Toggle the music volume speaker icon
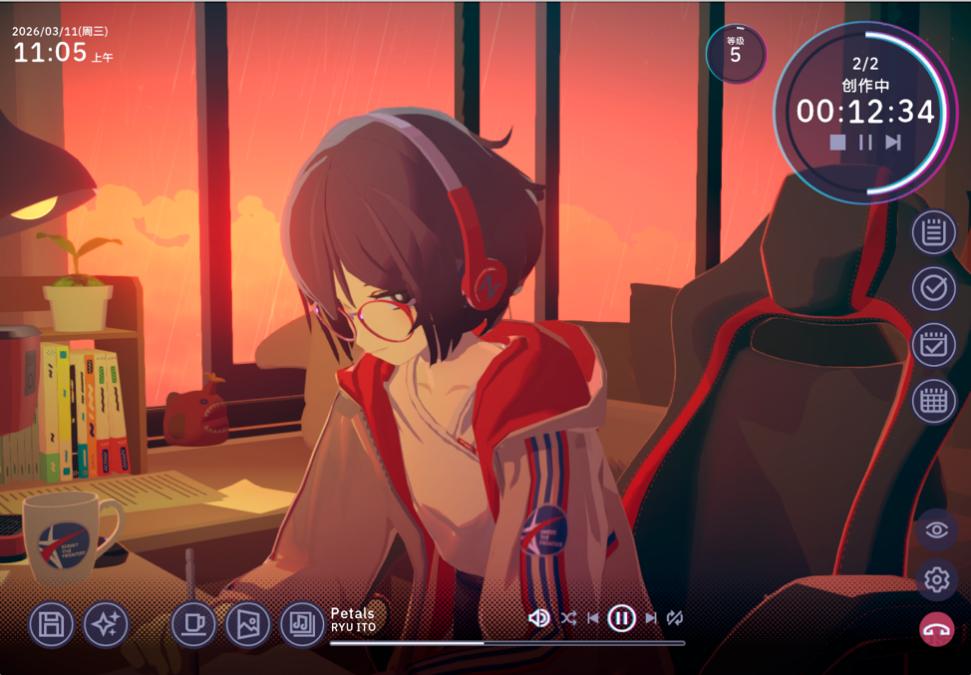Viewport: 971px width, 675px height. click(x=539, y=618)
